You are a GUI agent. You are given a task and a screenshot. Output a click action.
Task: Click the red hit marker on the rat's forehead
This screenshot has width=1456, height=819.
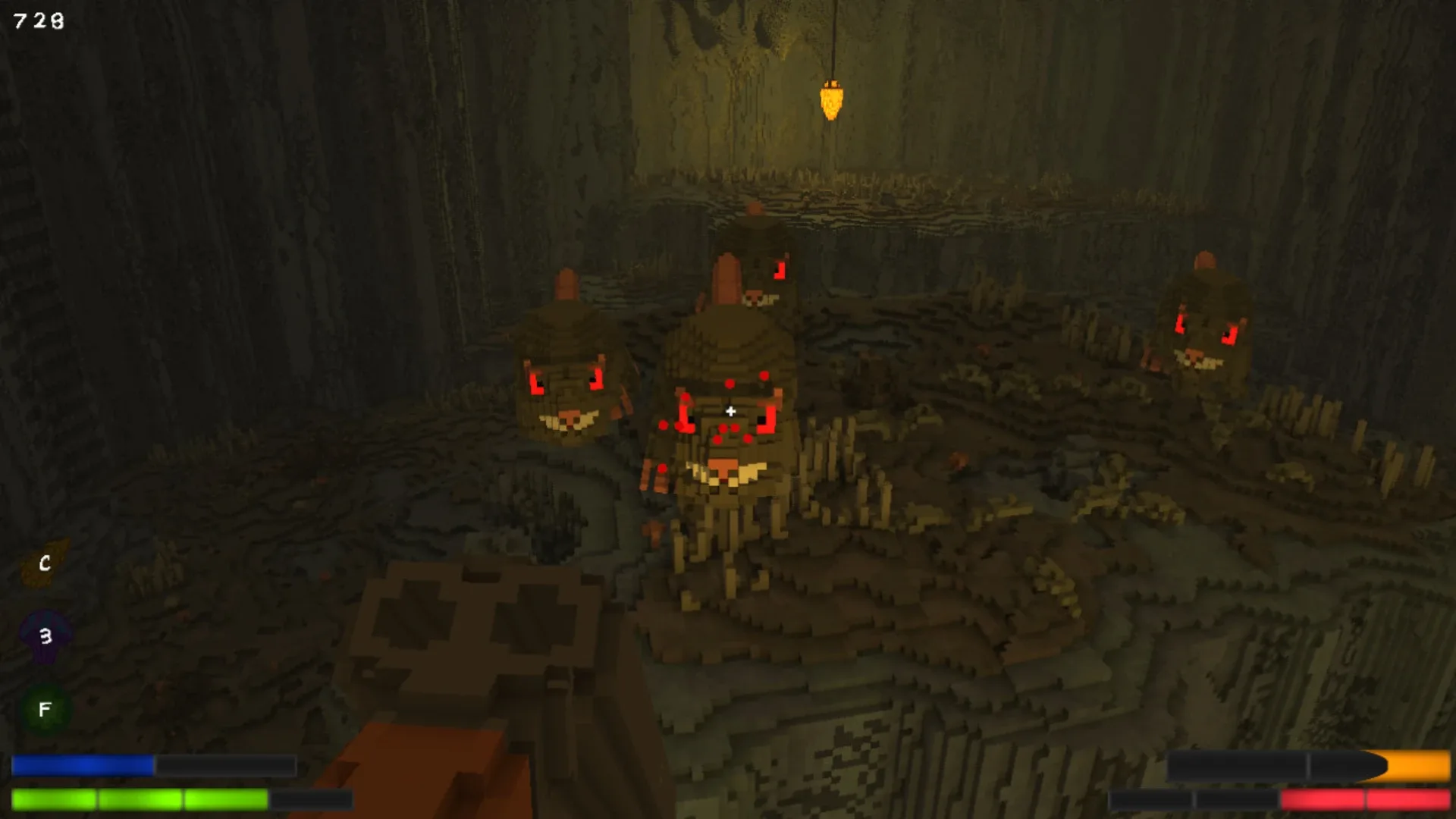[730, 384]
